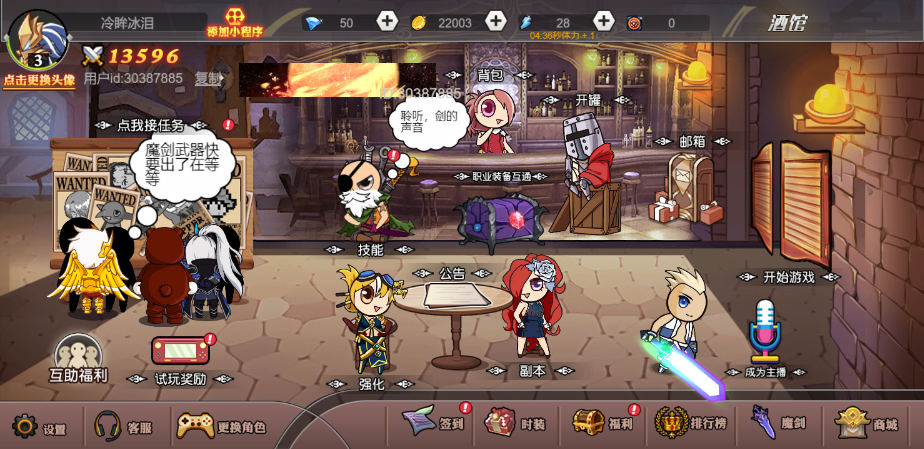
Task: Click 添加小程序 add mini-program icon
Action: (234, 22)
